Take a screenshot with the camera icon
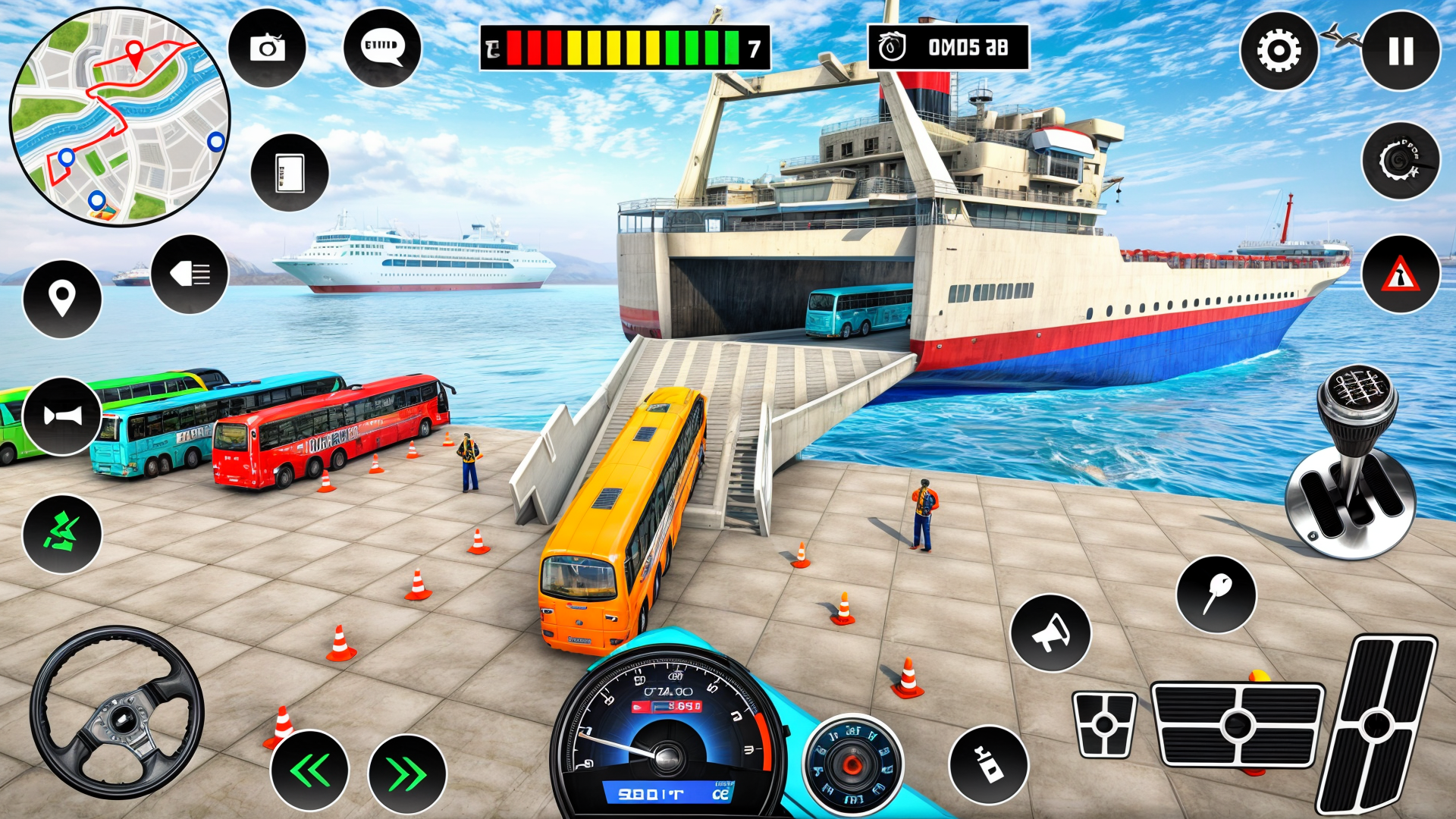The image size is (1456, 819). click(x=266, y=48)
